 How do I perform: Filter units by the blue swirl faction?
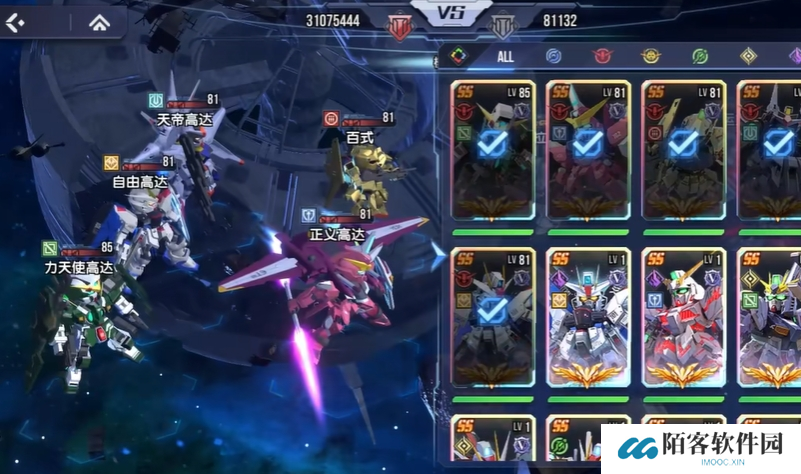pos(553,57)
